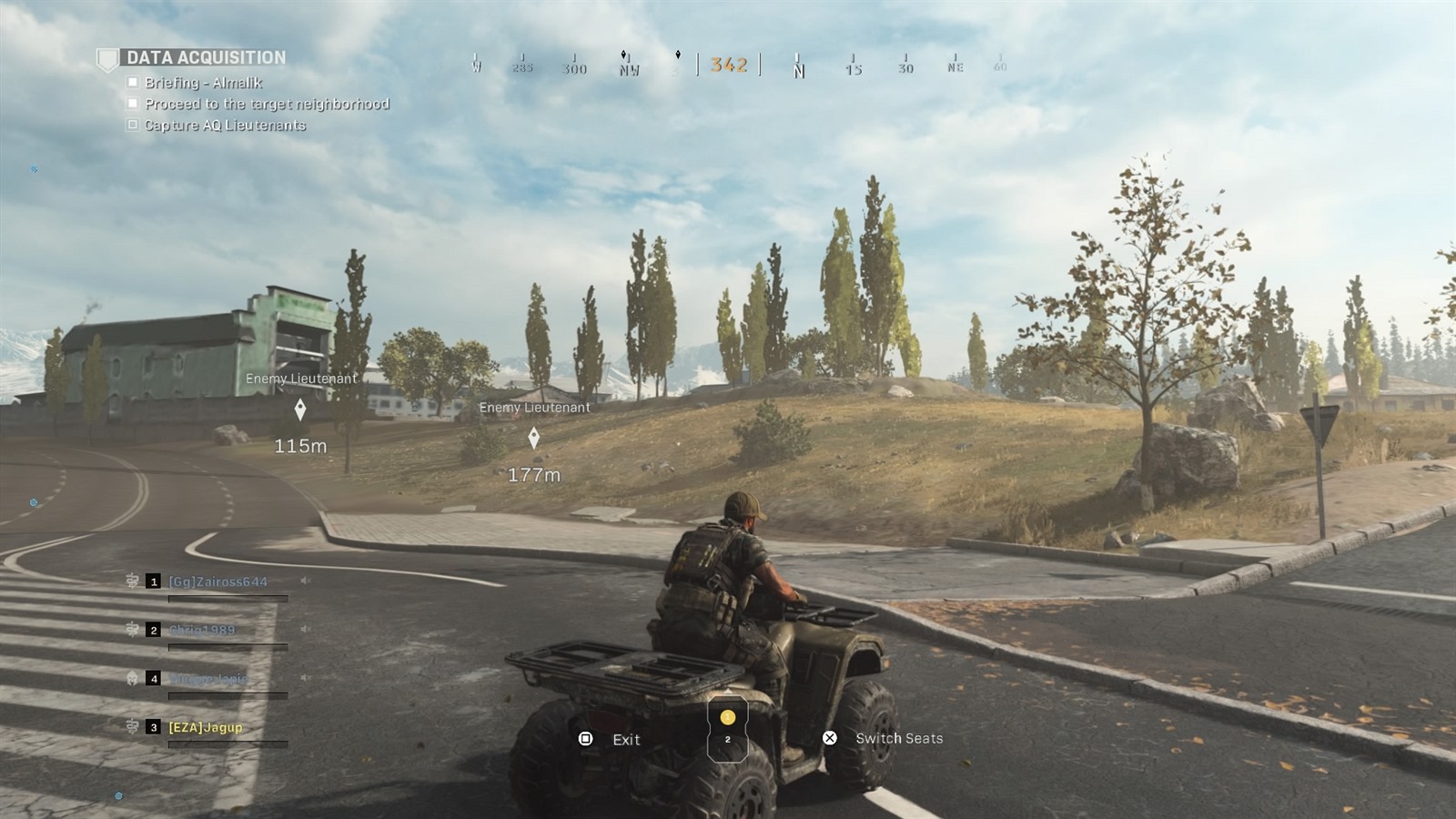Select the helmet icon of squad member 4

(x=132, y=678)
